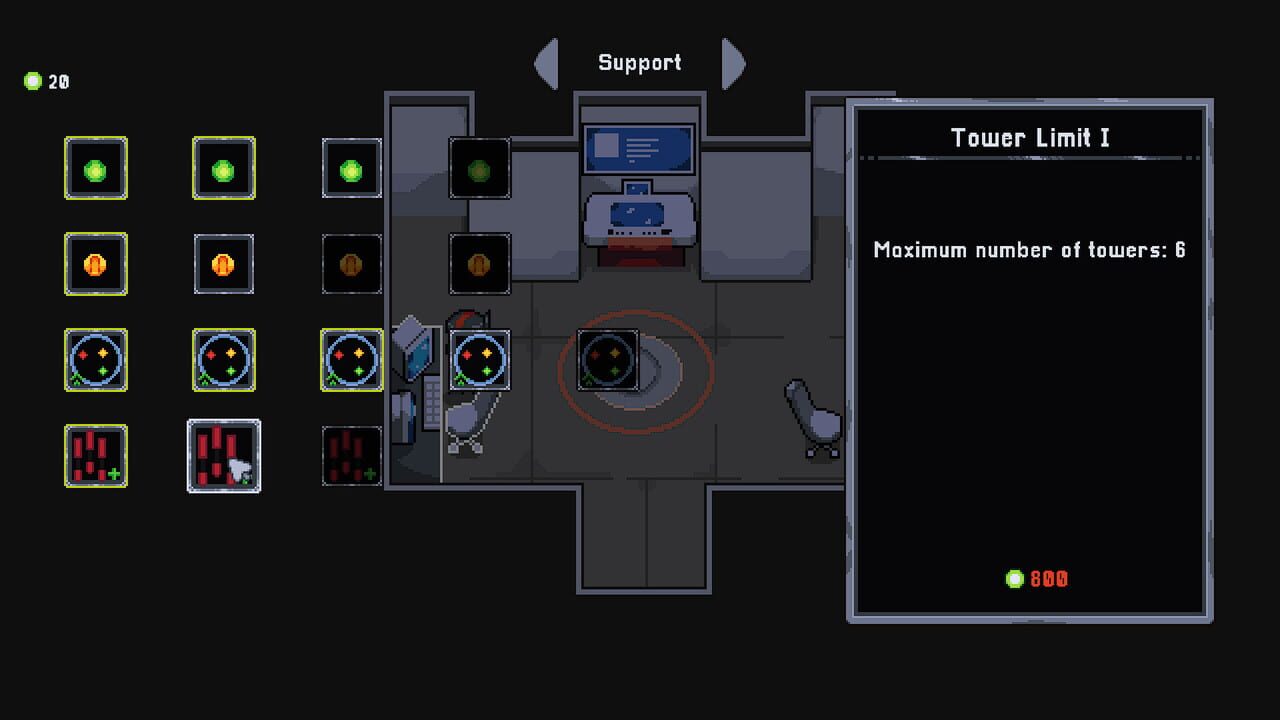Select the yellow-highlighted third radar upgrade
Viewport: 1280px width, 720px height.
tap(351, 360)
